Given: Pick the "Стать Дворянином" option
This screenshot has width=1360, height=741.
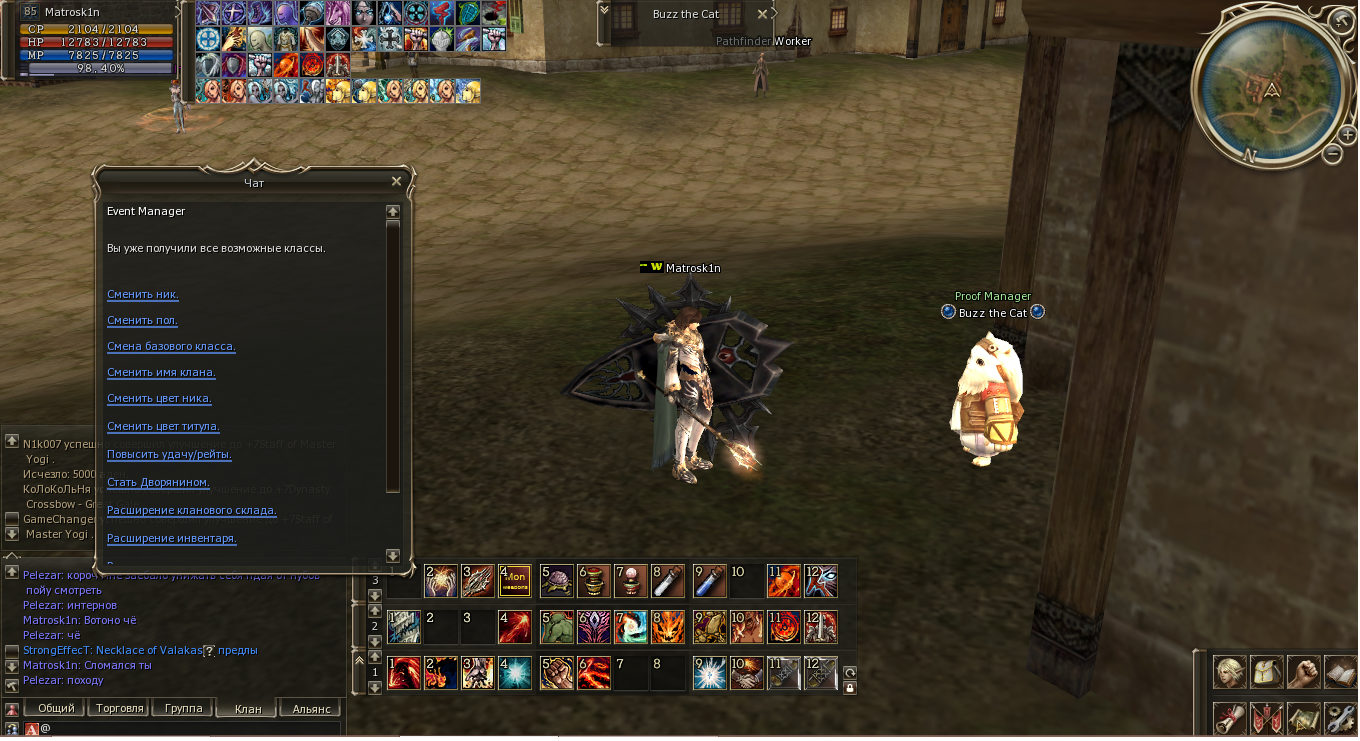Looking at the screenshot, I should [x=158, y=483].
